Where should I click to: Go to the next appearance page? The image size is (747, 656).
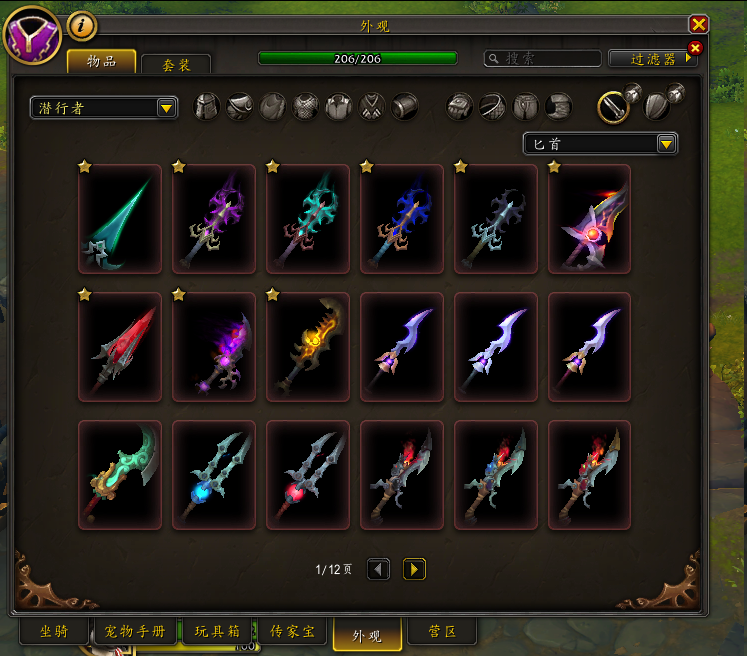click(x=414, y=569)
